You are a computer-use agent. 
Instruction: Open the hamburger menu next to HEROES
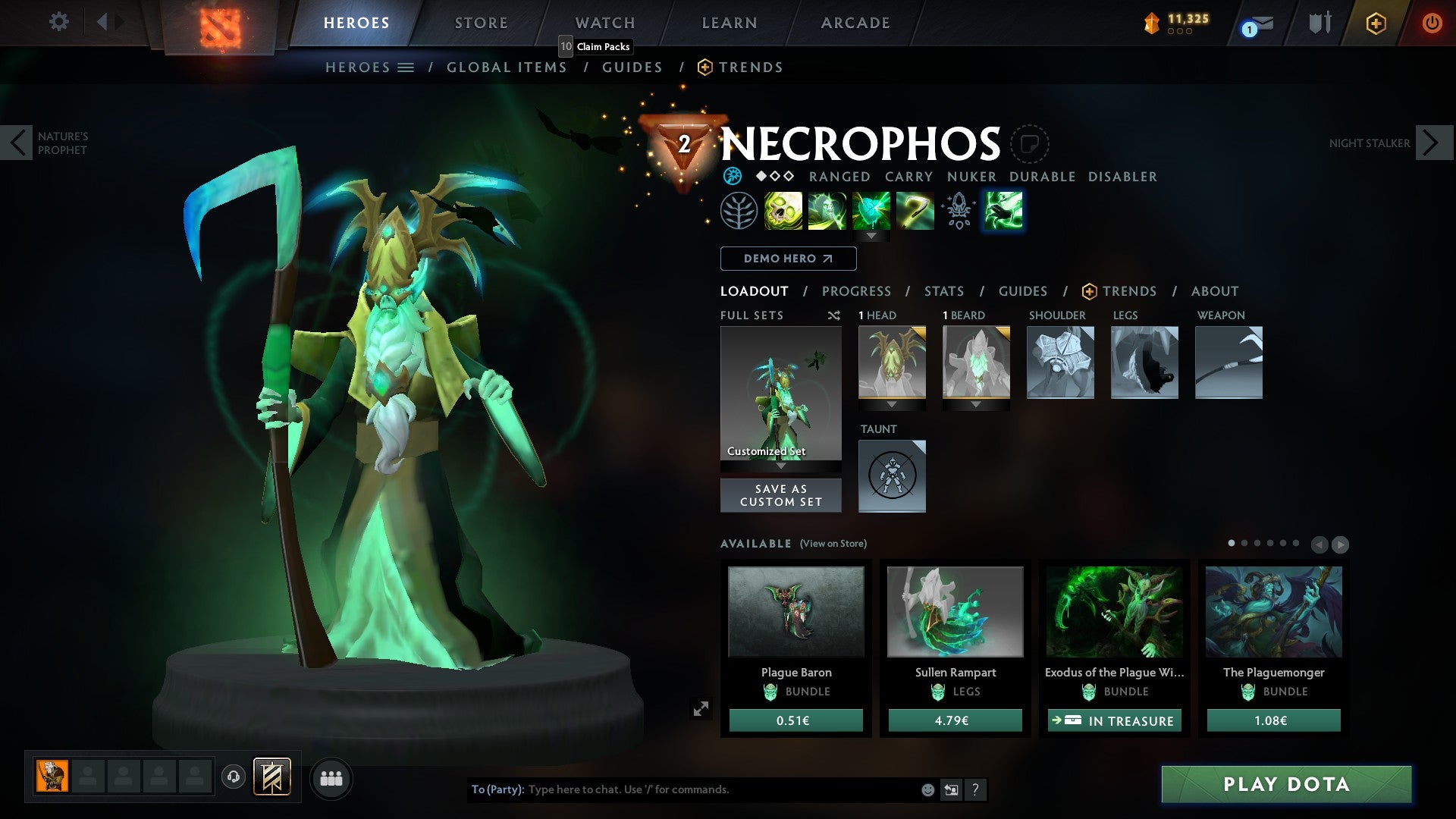click(x=406, y=67)
